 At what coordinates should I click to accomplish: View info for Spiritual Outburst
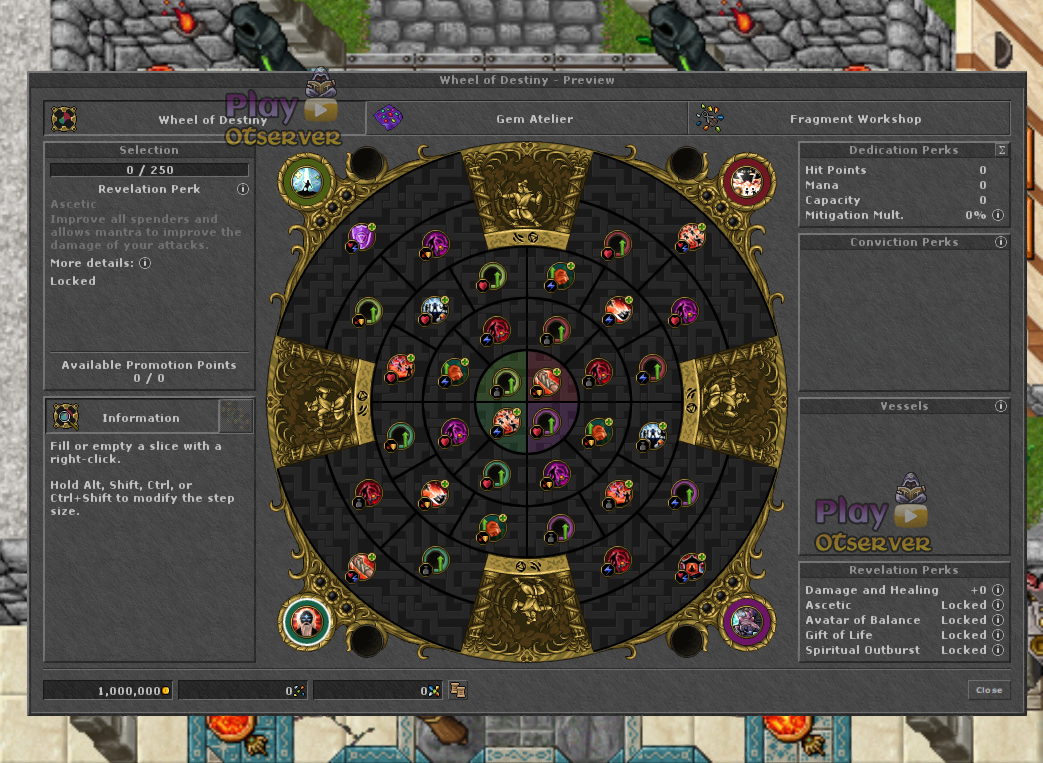[x=998, y=650]
